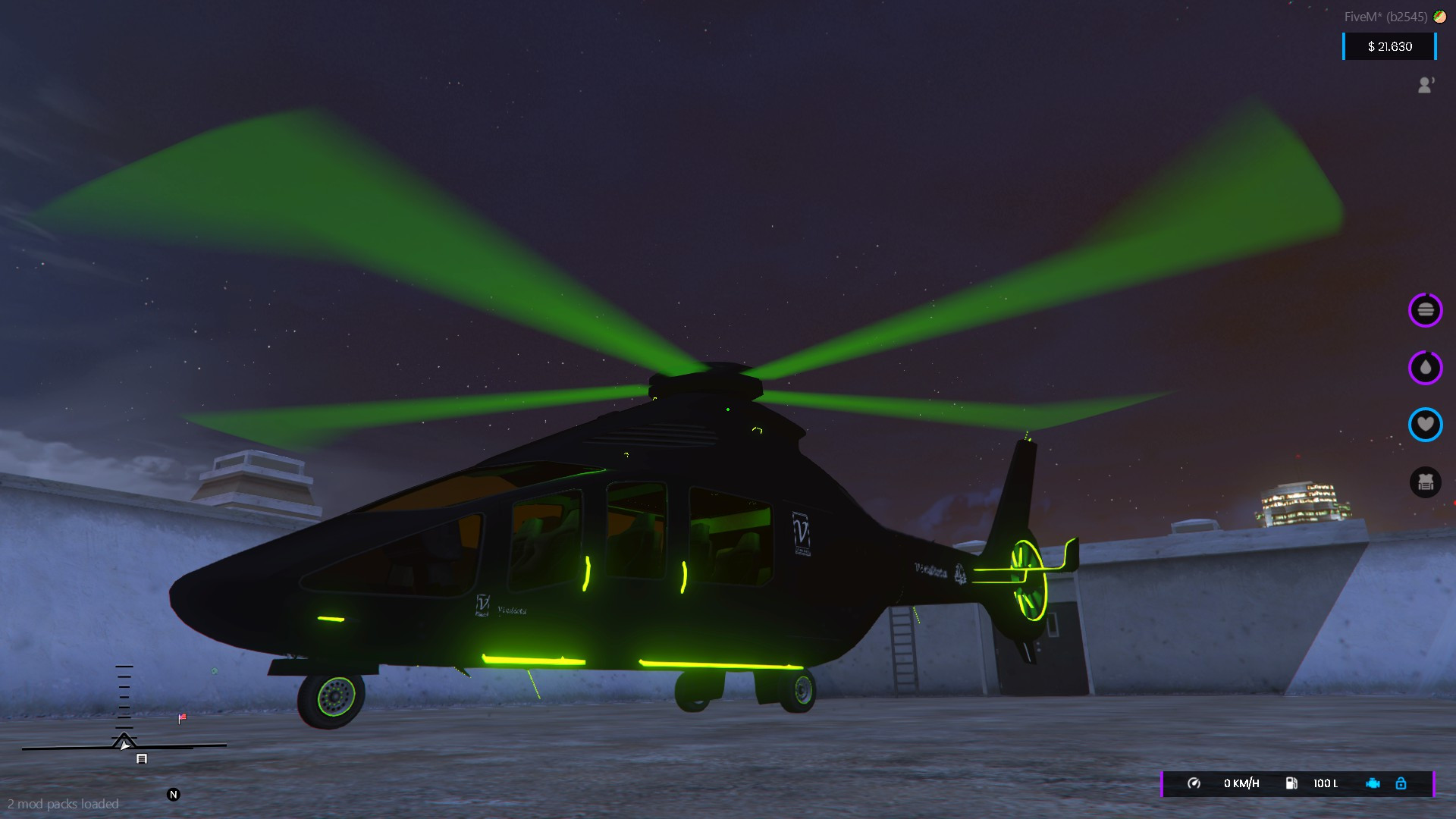Expand the health circular status ring
Viewport: 1456px width, 819px height.
1426,425
